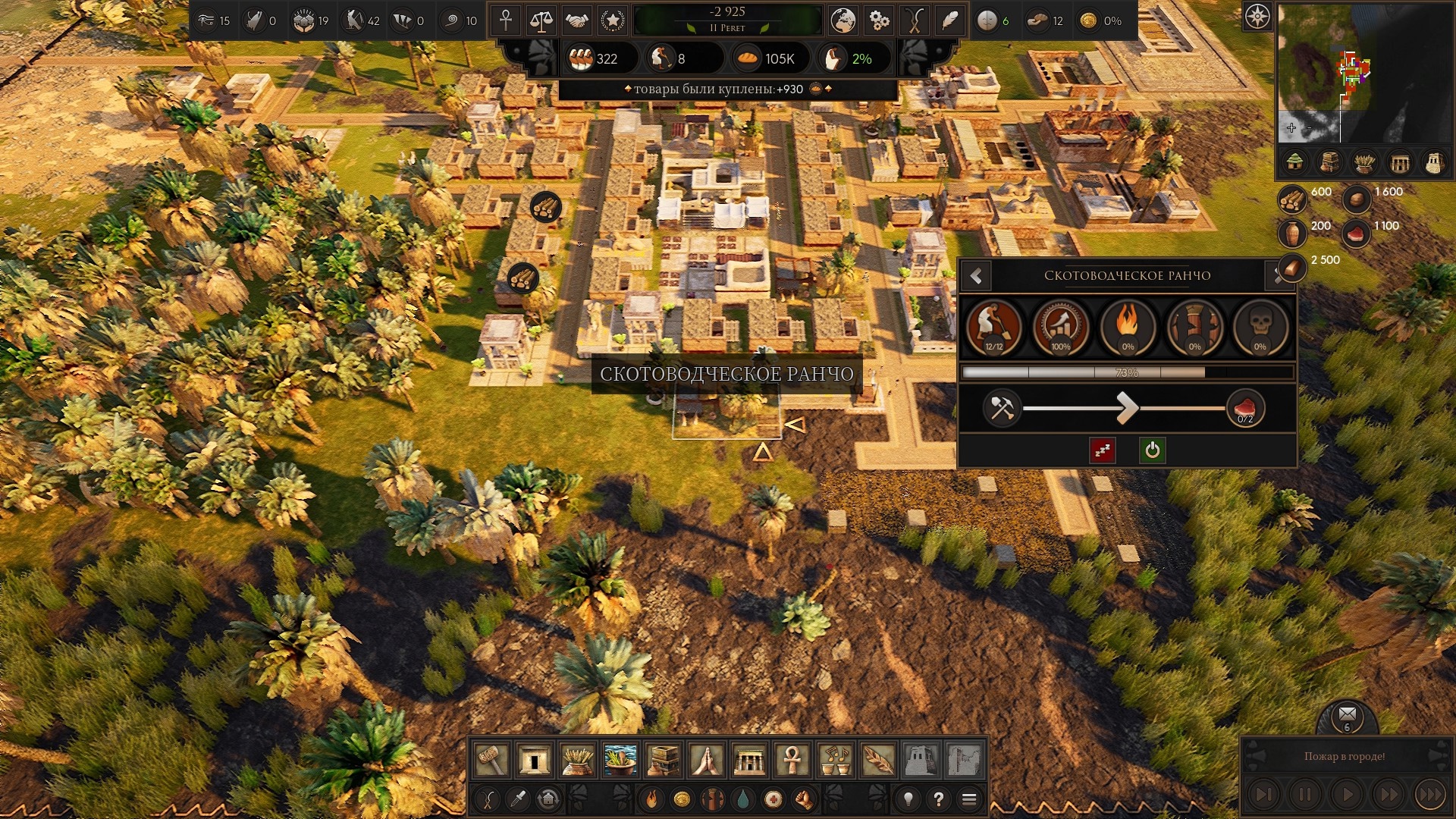Show the fire risk overlay
Viewport: 1456px width, 819px height.
point(651,799)
